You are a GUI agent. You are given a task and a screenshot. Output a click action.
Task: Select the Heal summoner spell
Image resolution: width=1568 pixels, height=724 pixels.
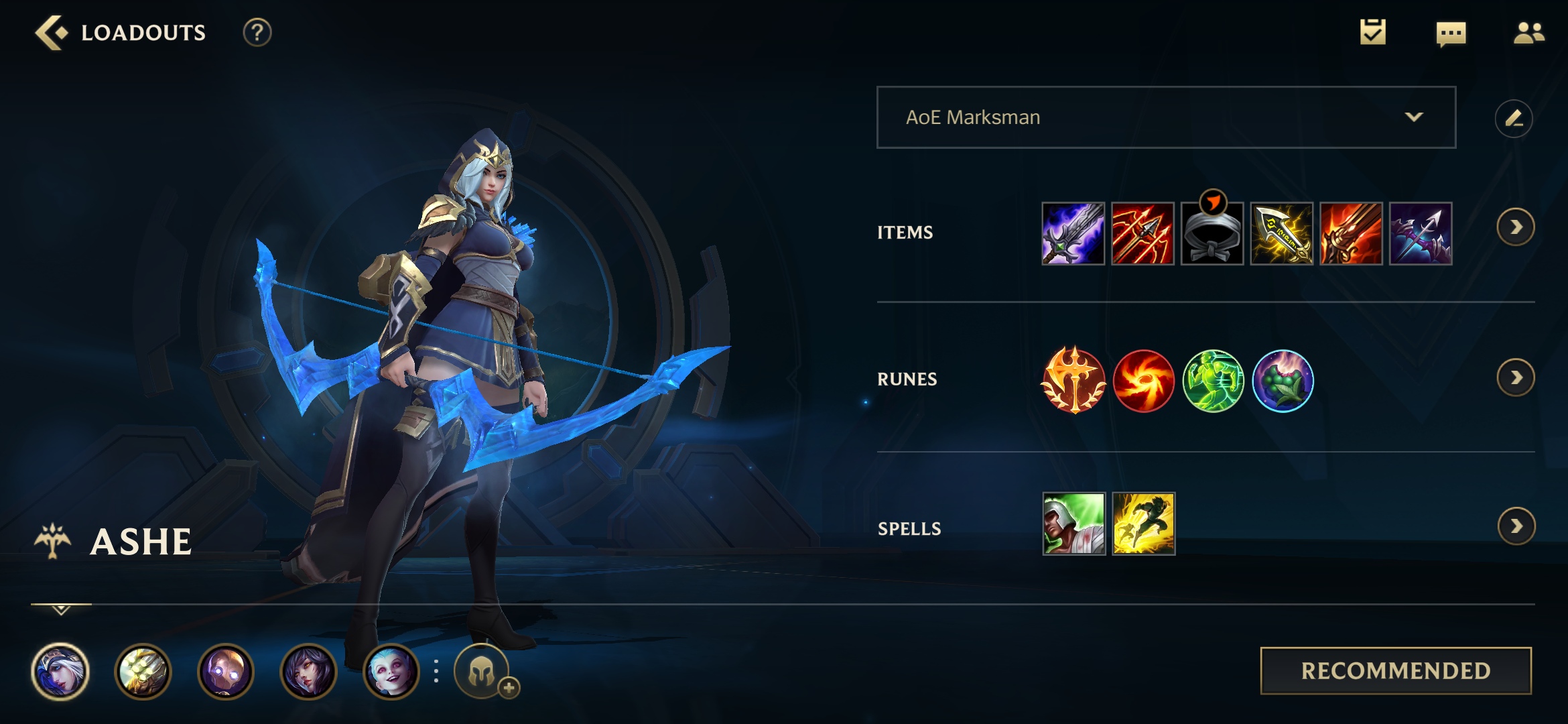coord(1073,524)
